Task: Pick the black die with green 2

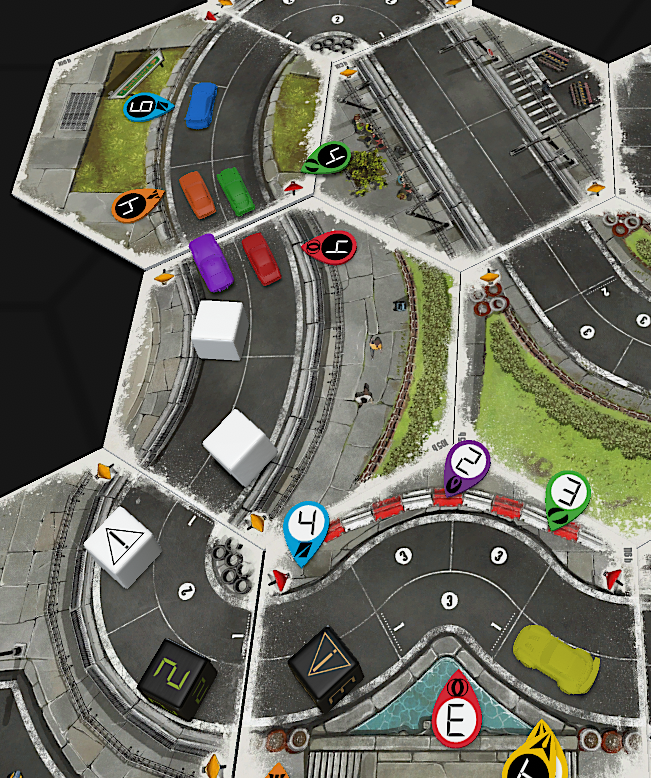Action: click(x=178, y=679)
